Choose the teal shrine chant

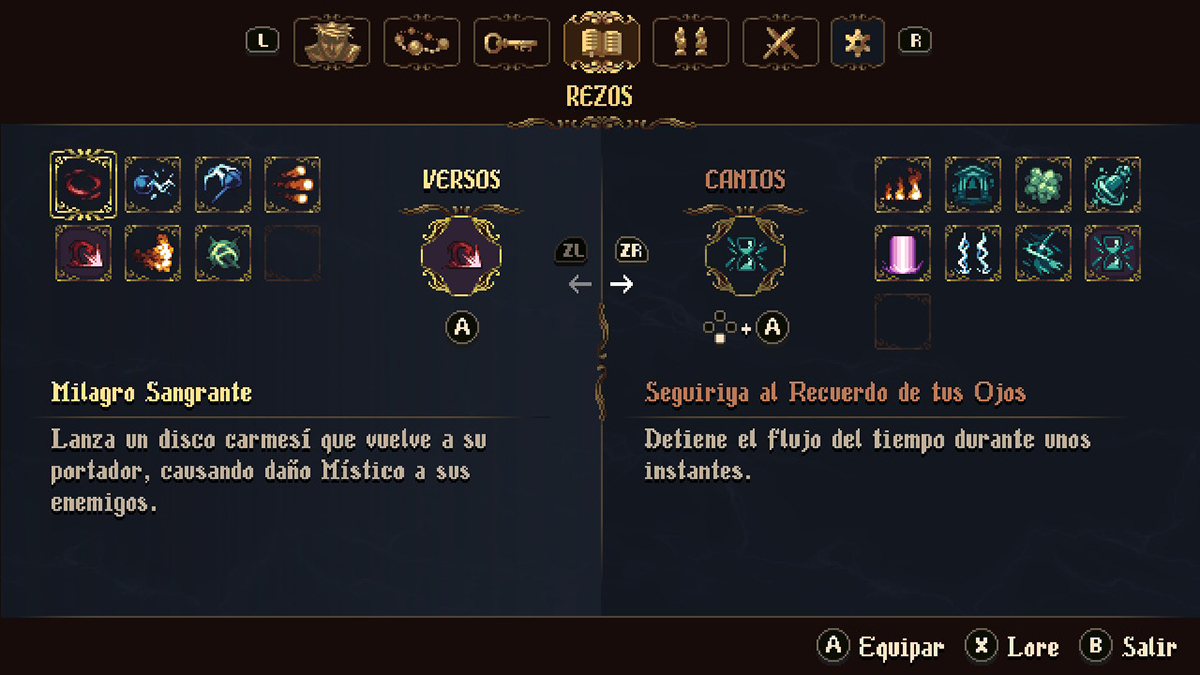click(x=973, y=184)
